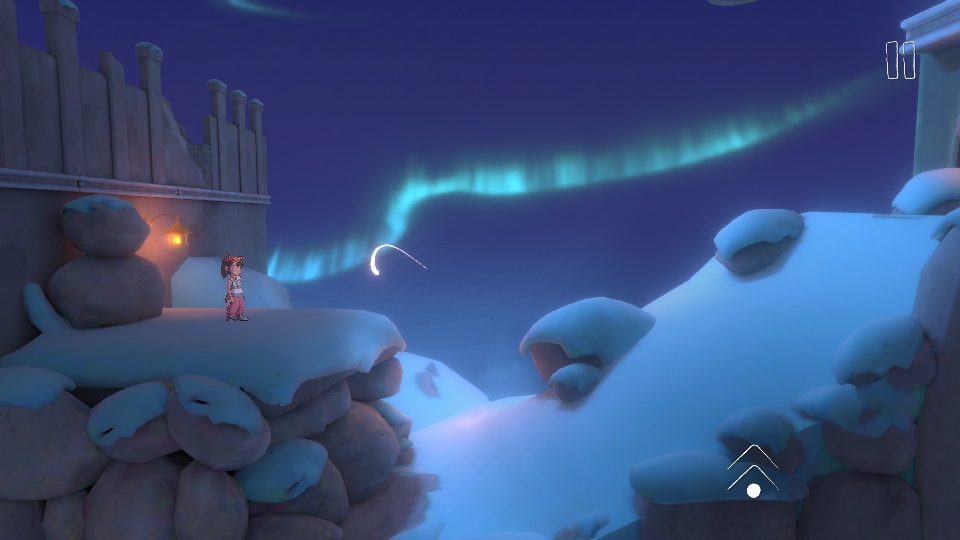Pause the game with the pause icon
This screenshot has height=540, width=960.
pyautogui.click(x=900, y=60)
